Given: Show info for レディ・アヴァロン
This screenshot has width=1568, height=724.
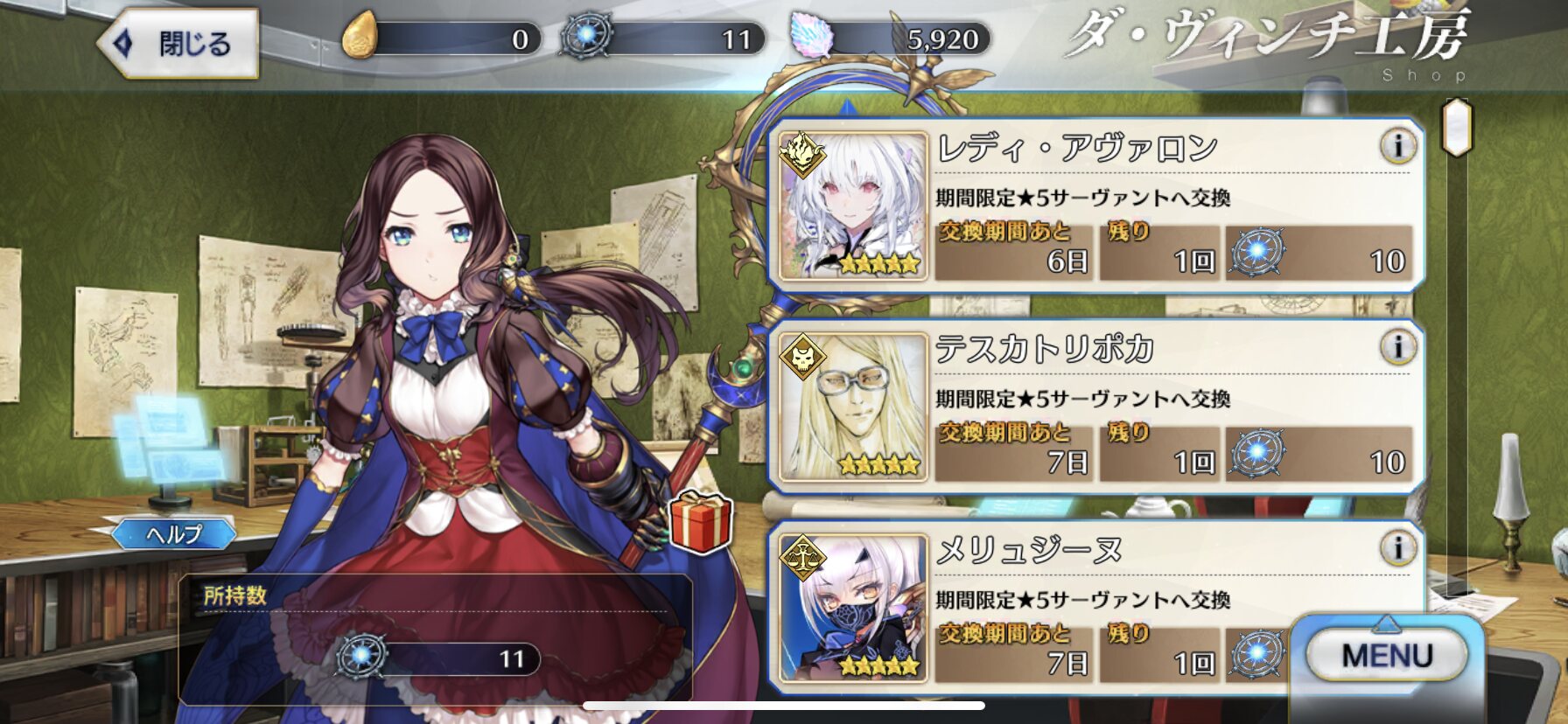Looking at the screenshot, I should coord(1397,146).
